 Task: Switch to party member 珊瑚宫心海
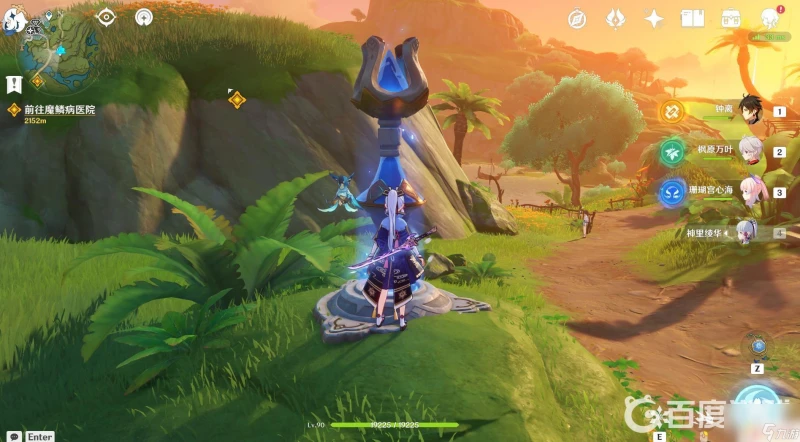point(752,191)
